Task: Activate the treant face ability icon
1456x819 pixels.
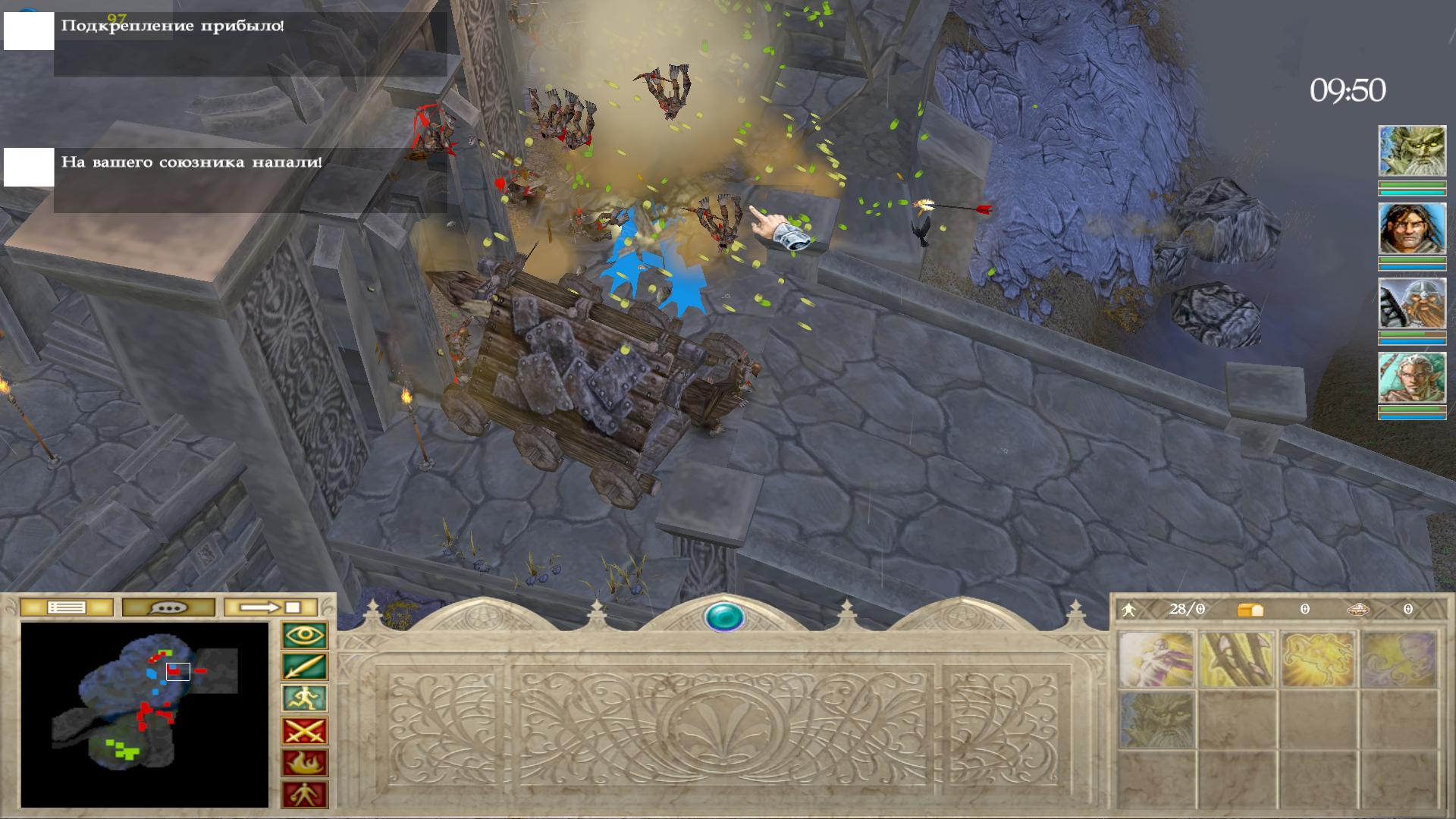Action: point(1156,720)
